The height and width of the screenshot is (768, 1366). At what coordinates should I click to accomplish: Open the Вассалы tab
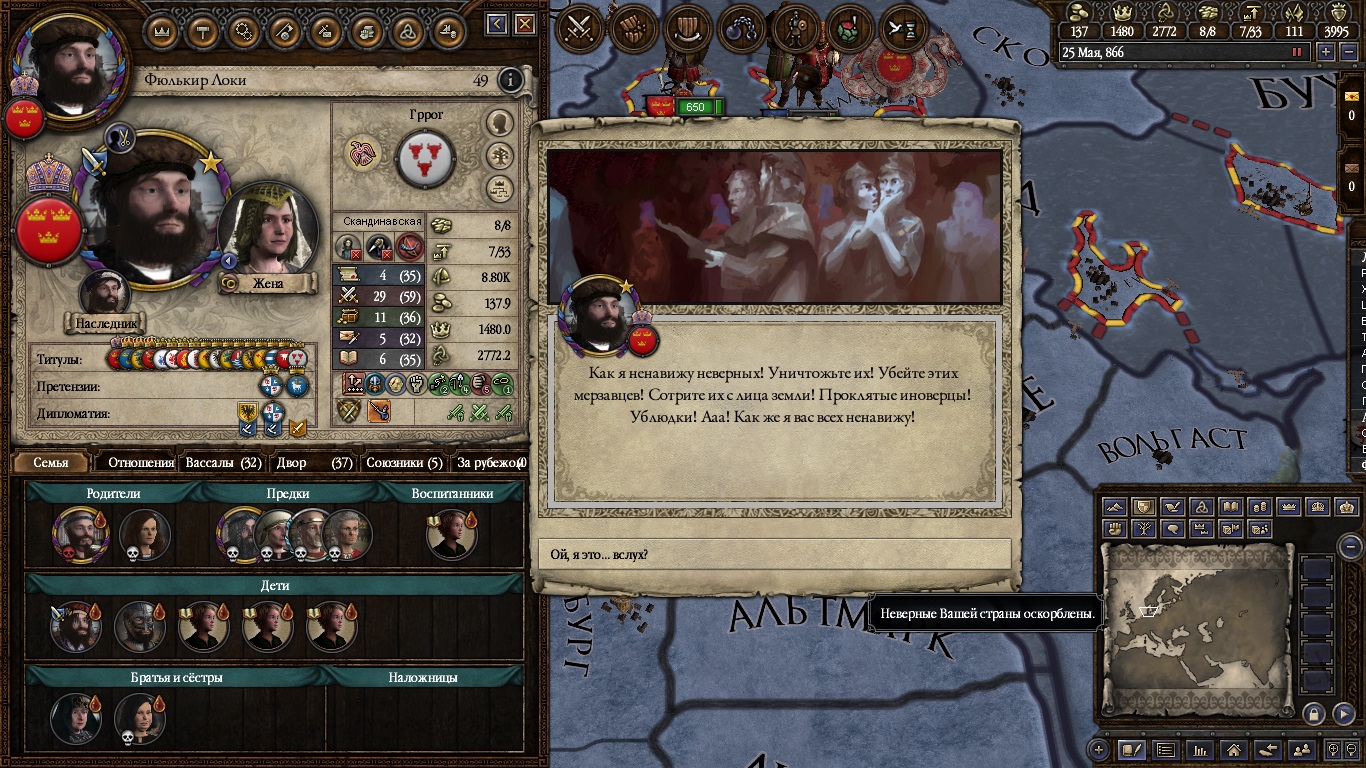223,463
